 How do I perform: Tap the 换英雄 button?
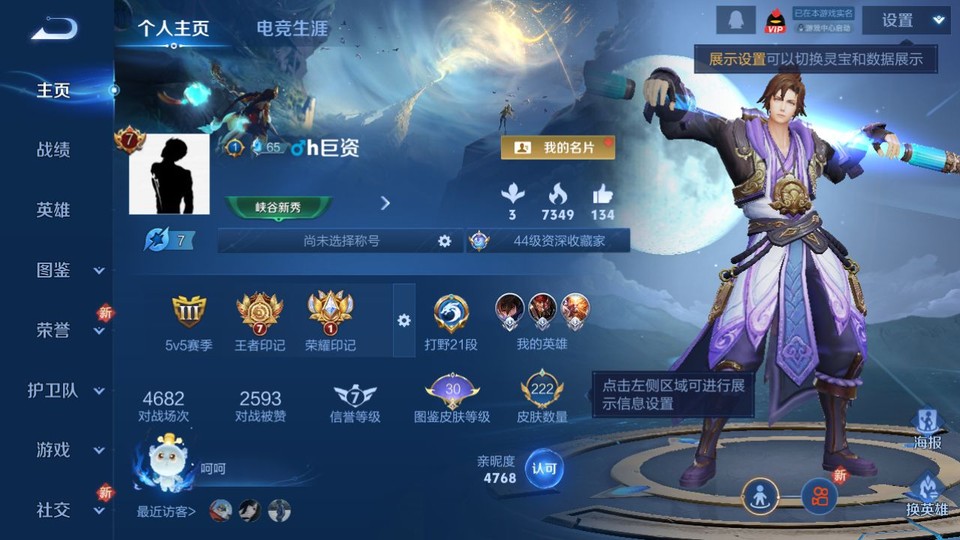tap(927, 496)
